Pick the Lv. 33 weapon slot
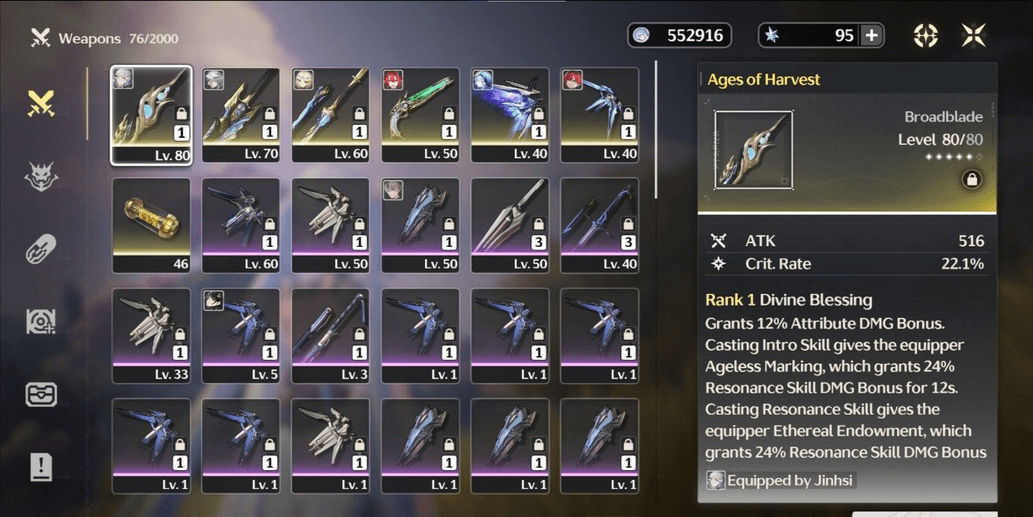 click(x=151, y=335)
